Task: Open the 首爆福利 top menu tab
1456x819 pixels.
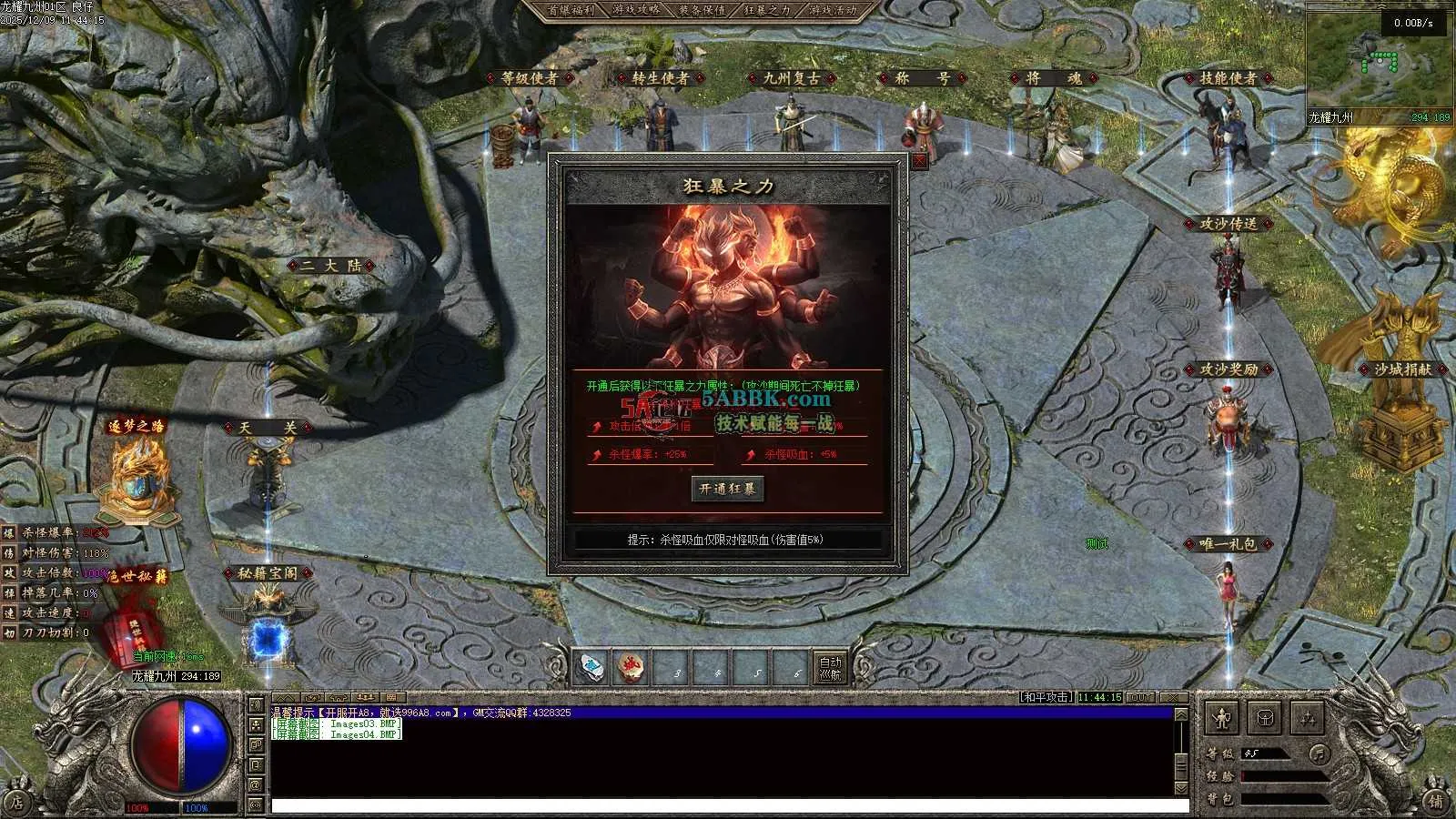Action: 571,11
